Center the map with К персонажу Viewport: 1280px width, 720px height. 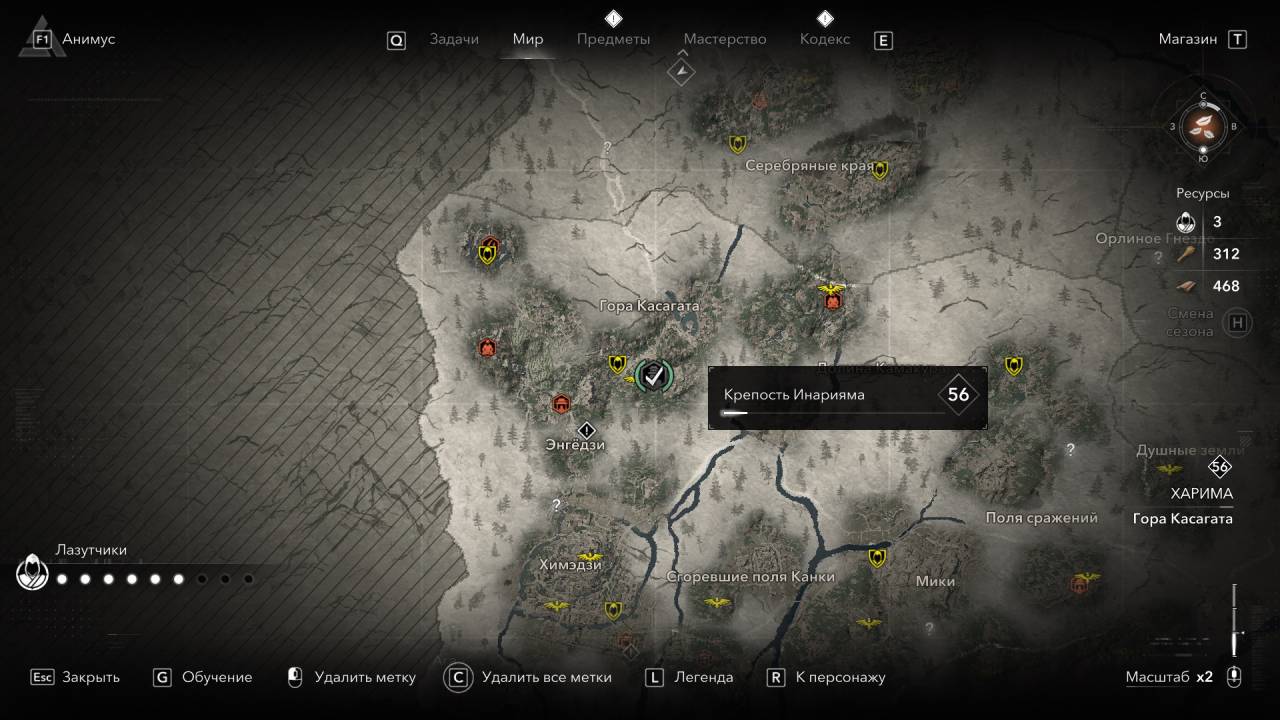pyautogui.click(x=827, y=677)
